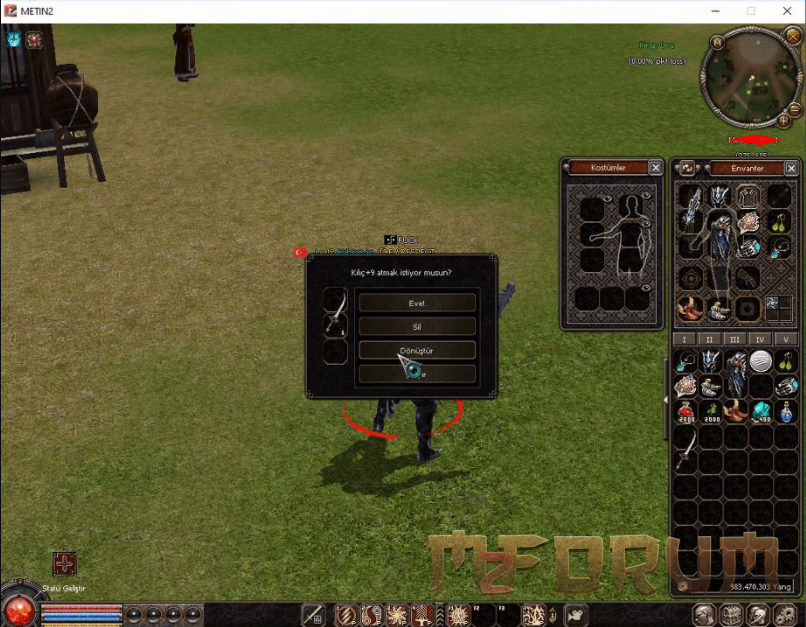The image size is (806, 627).
Task: Maximize the METIN2 game window
Action: [x=751, y=11]
